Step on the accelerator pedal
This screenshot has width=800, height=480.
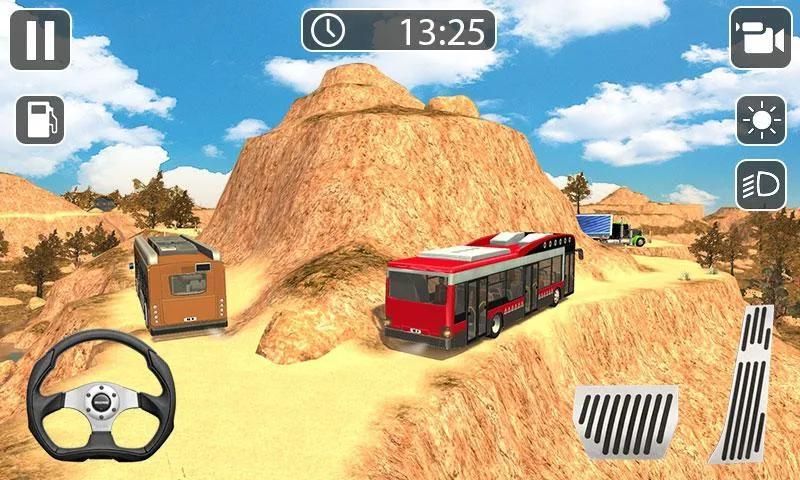pyautogui.click(x=743, y=385)
